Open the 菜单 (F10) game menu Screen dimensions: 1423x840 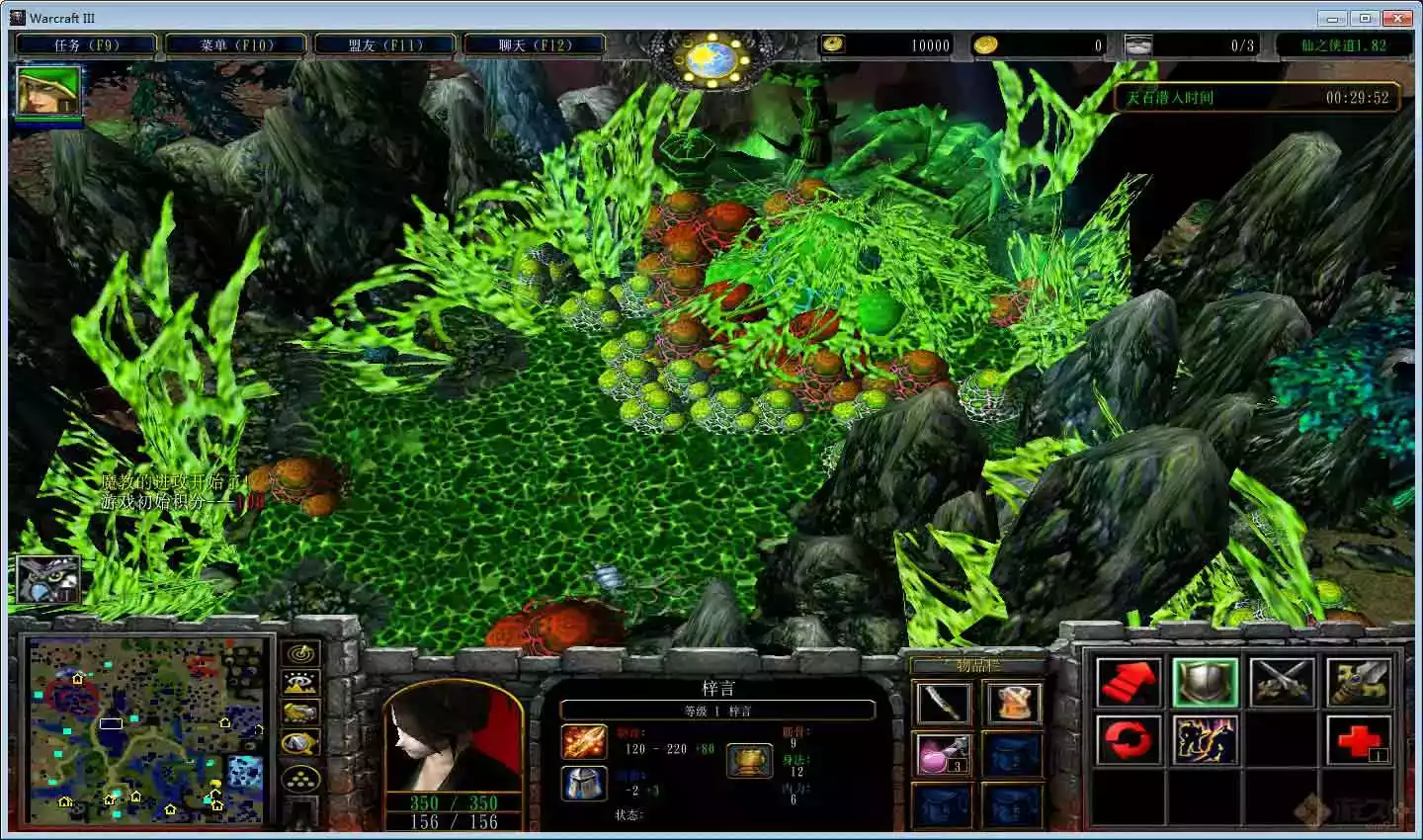click(x=235, y=44)
